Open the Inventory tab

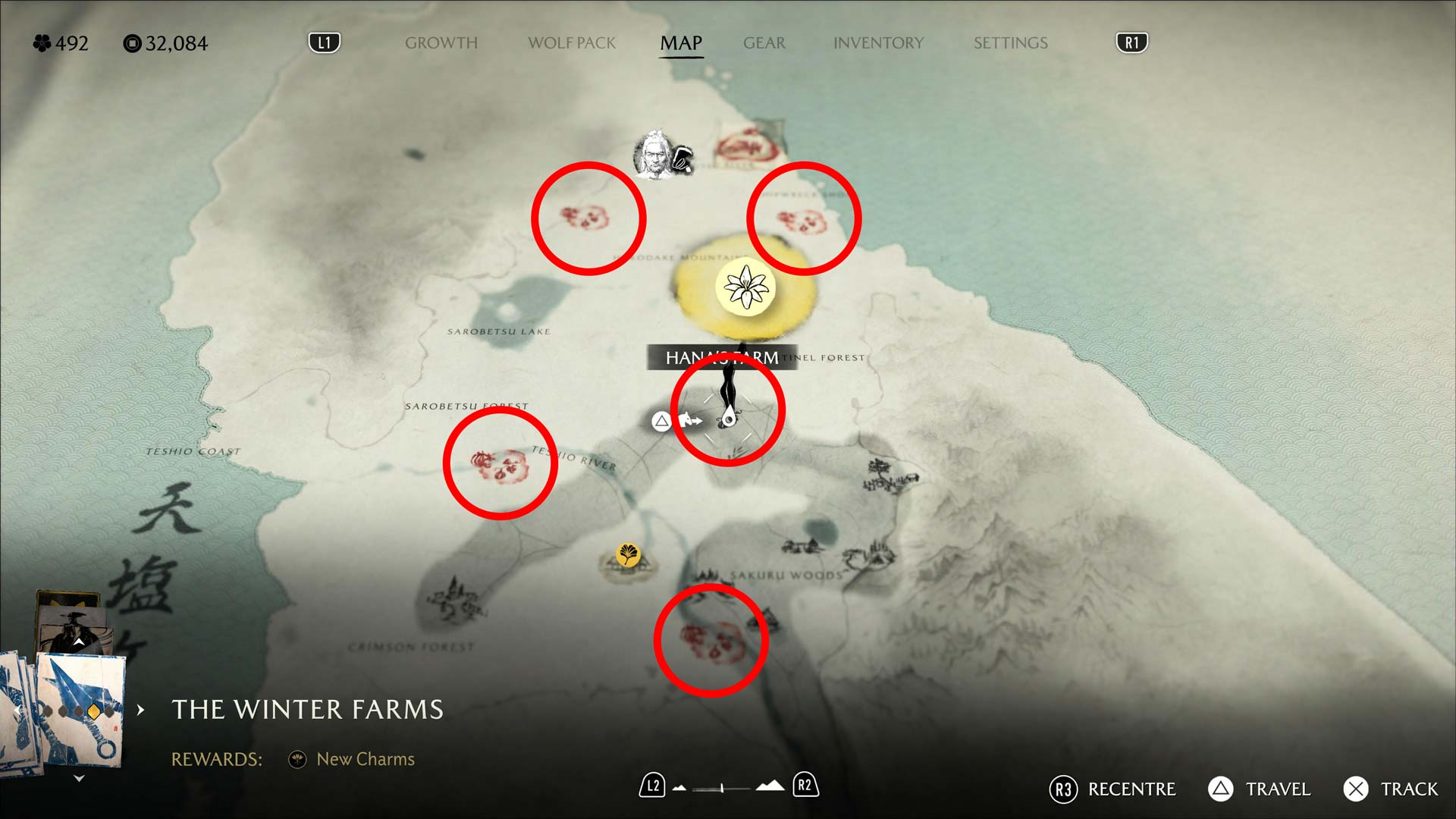coord(878,43)
